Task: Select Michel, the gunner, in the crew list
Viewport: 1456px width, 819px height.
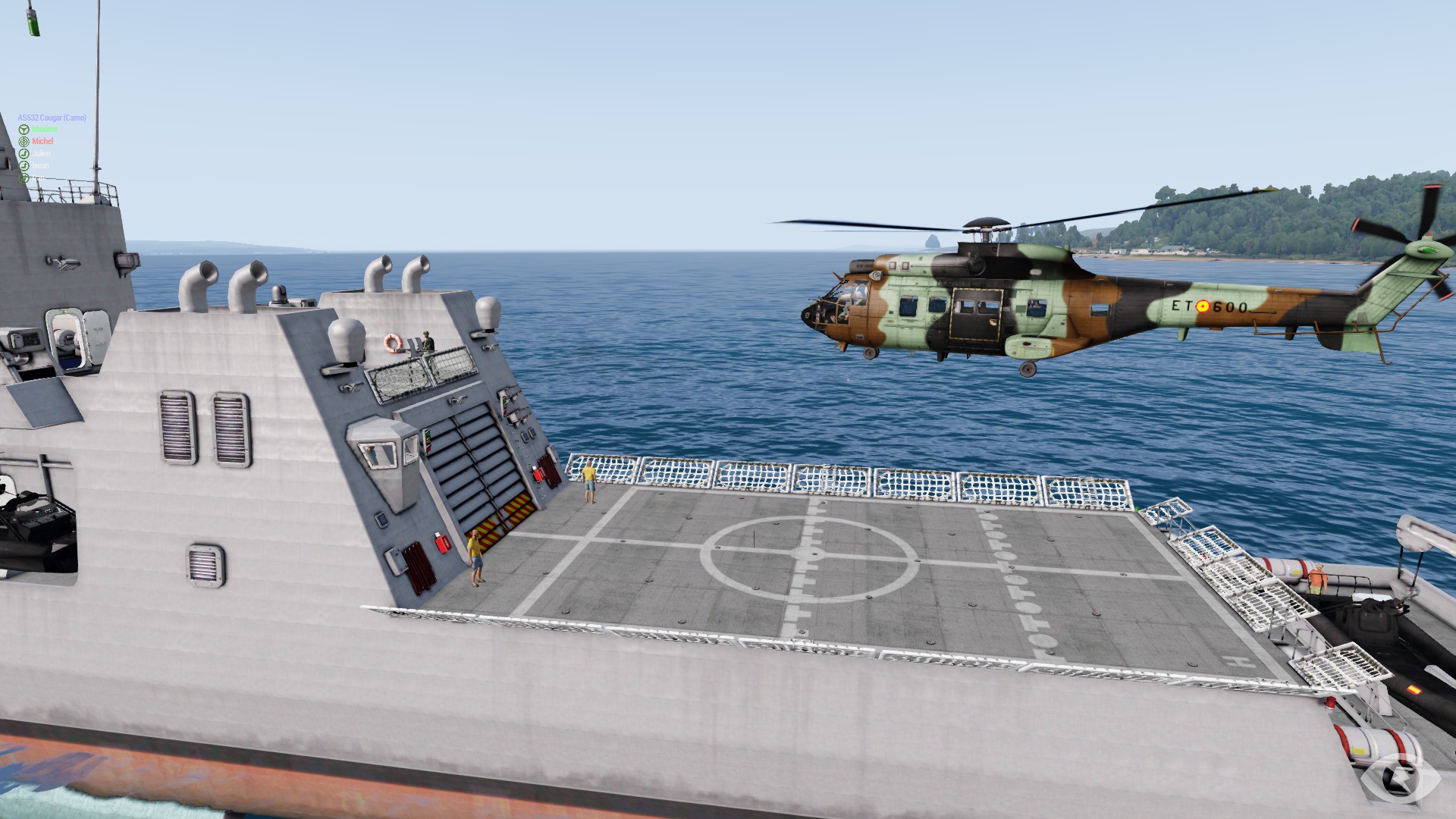Action: (x=42, y=142)
